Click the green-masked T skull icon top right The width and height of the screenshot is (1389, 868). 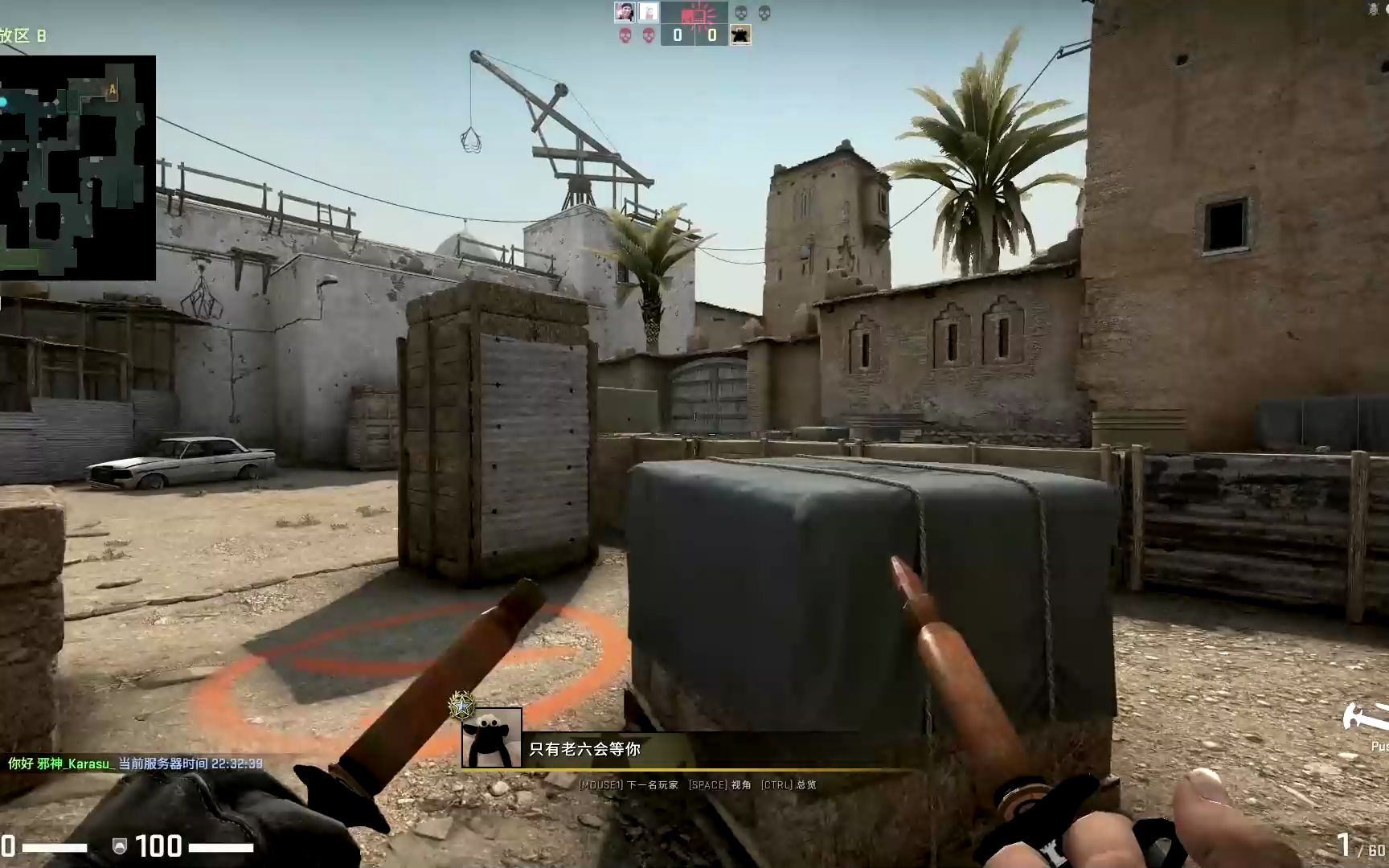pyautogui.click(x=740, y=14)
